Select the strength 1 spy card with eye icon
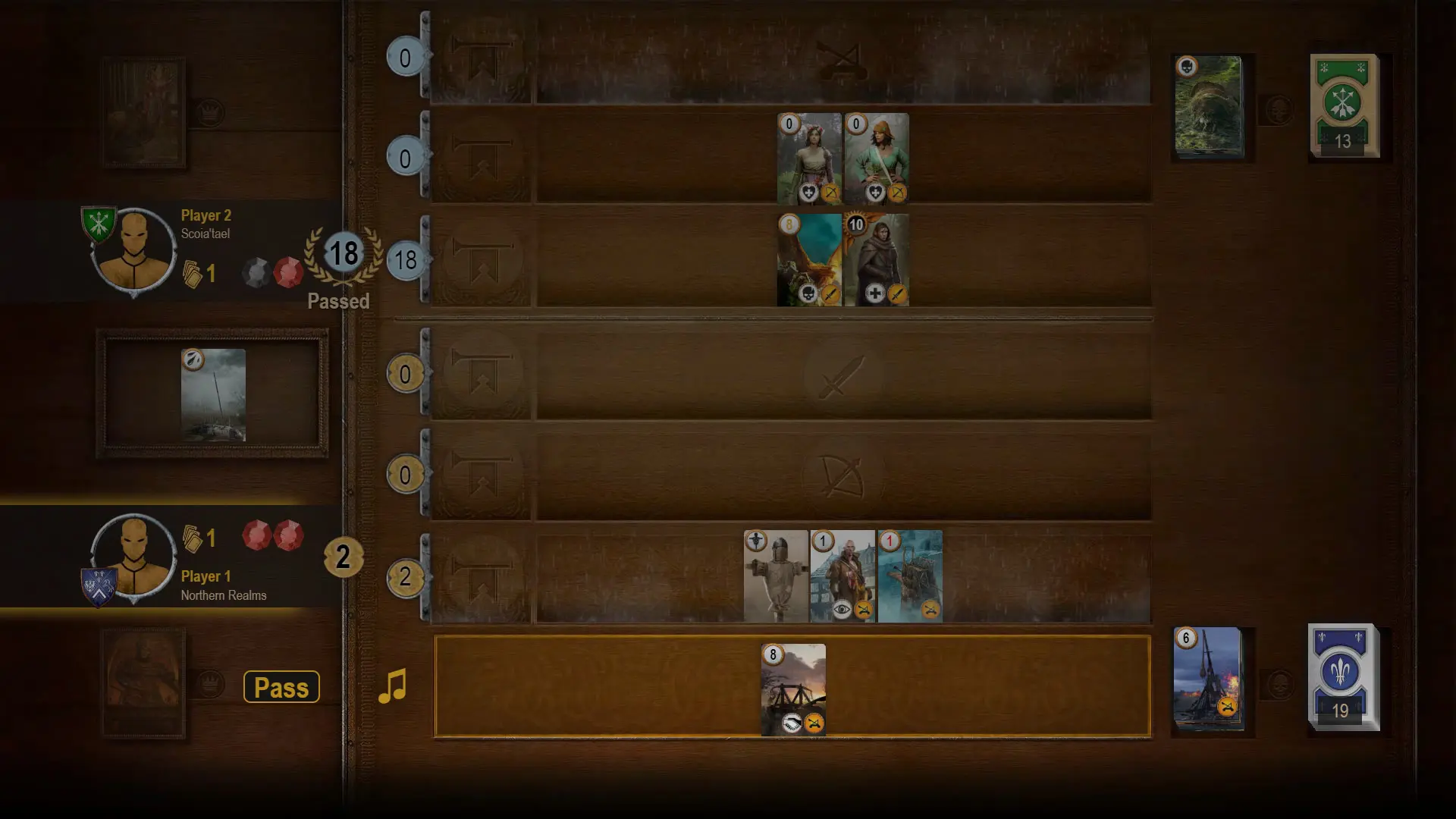 pos(843,576)
